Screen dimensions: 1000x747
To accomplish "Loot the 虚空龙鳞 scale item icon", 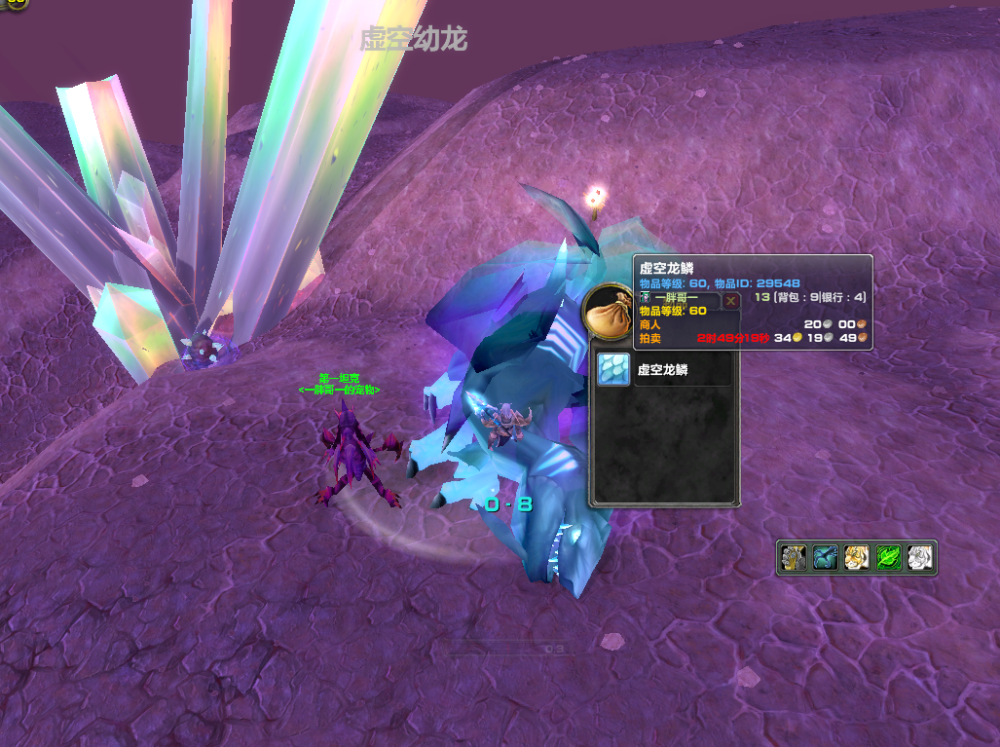I will point(614,369).
